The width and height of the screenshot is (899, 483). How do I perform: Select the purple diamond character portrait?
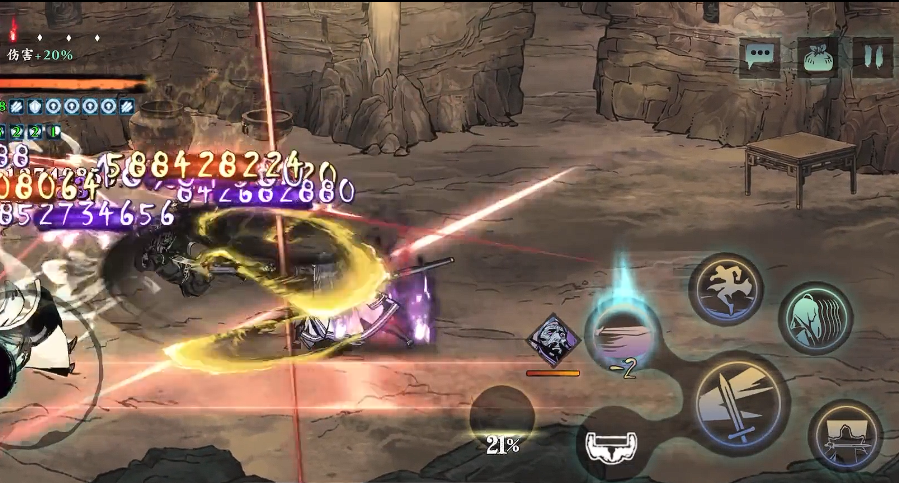click(553, 341)
